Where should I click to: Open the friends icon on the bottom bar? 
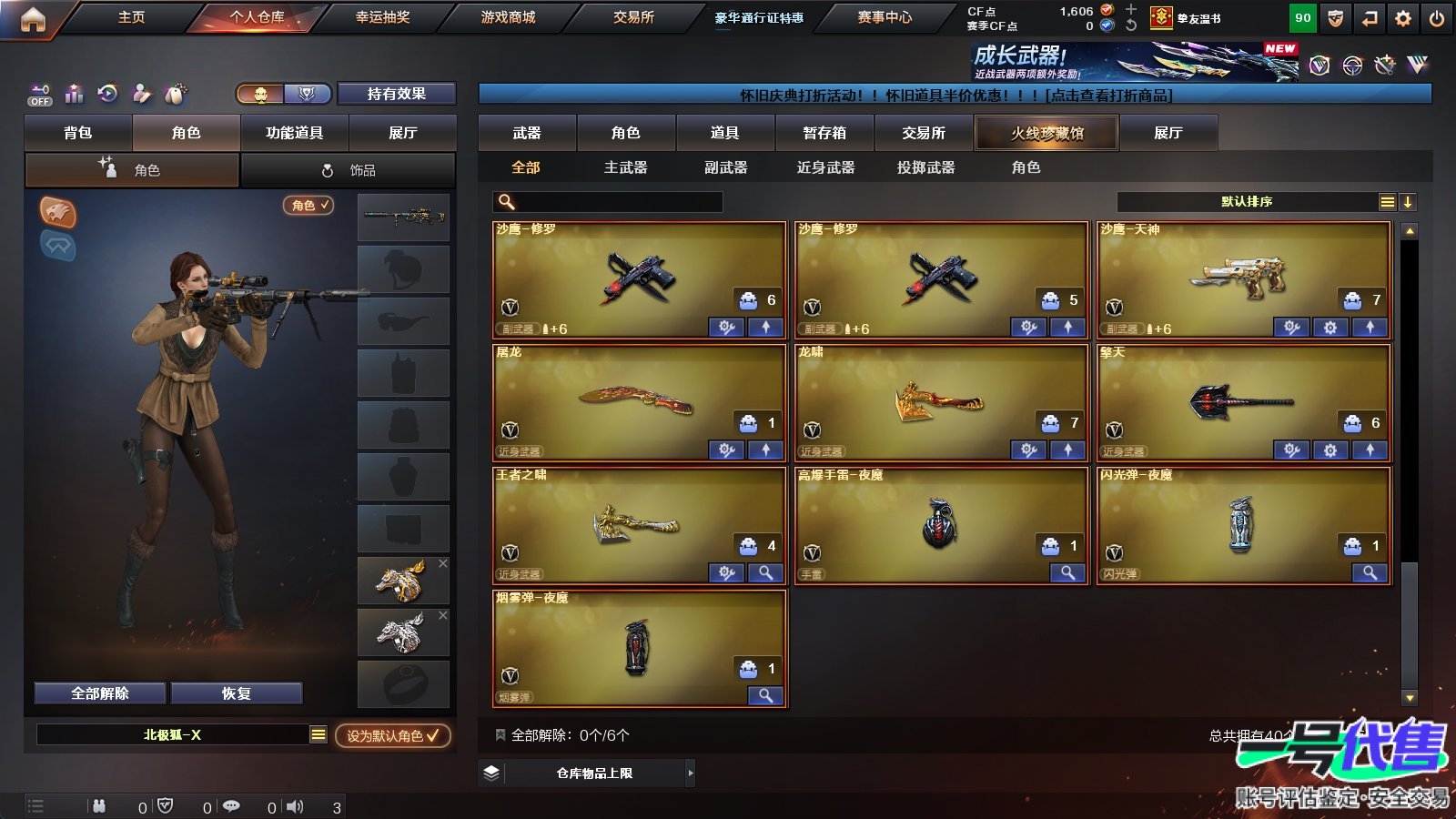coord(98,804)
